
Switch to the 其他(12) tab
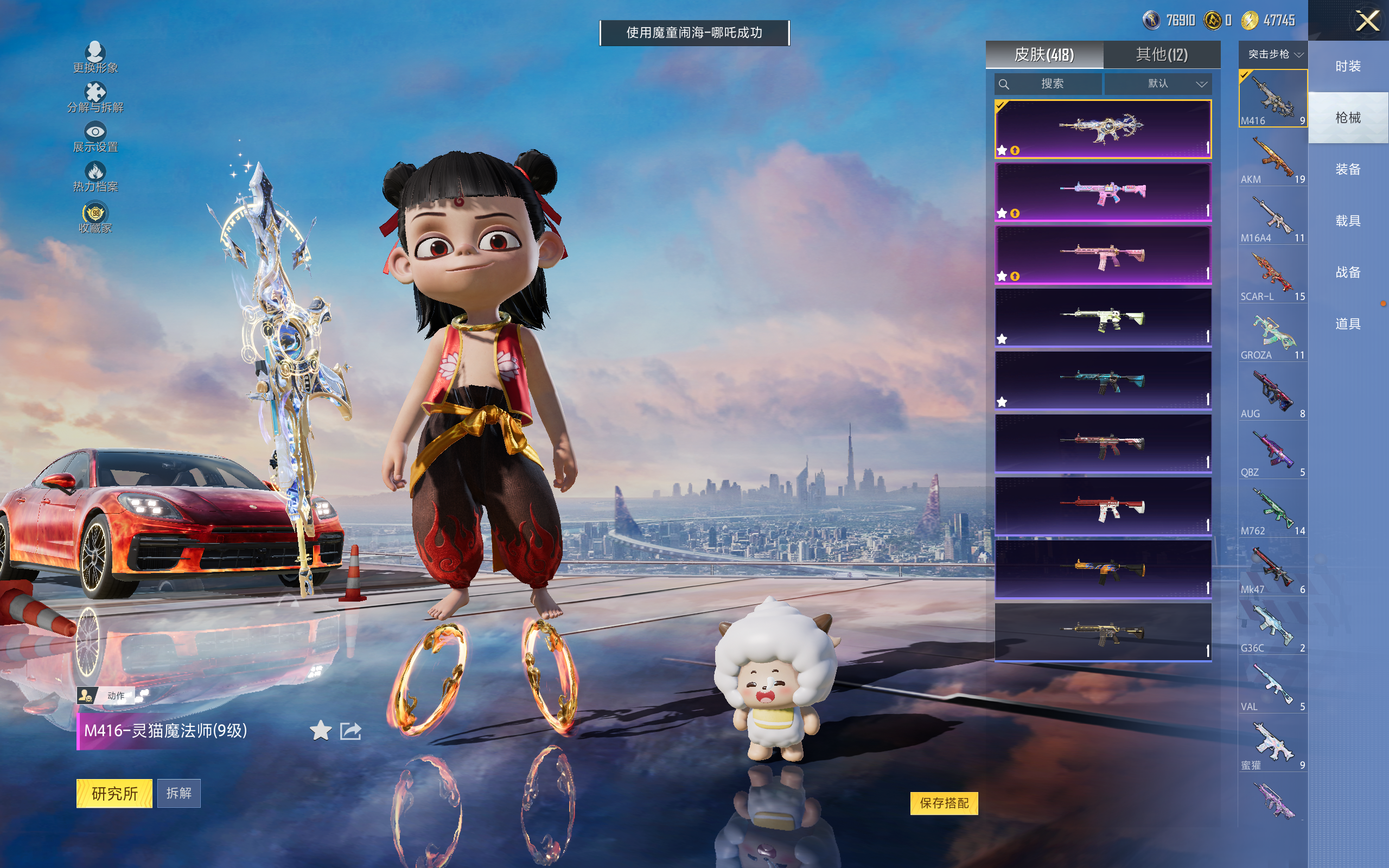[x=1161, y=55]
